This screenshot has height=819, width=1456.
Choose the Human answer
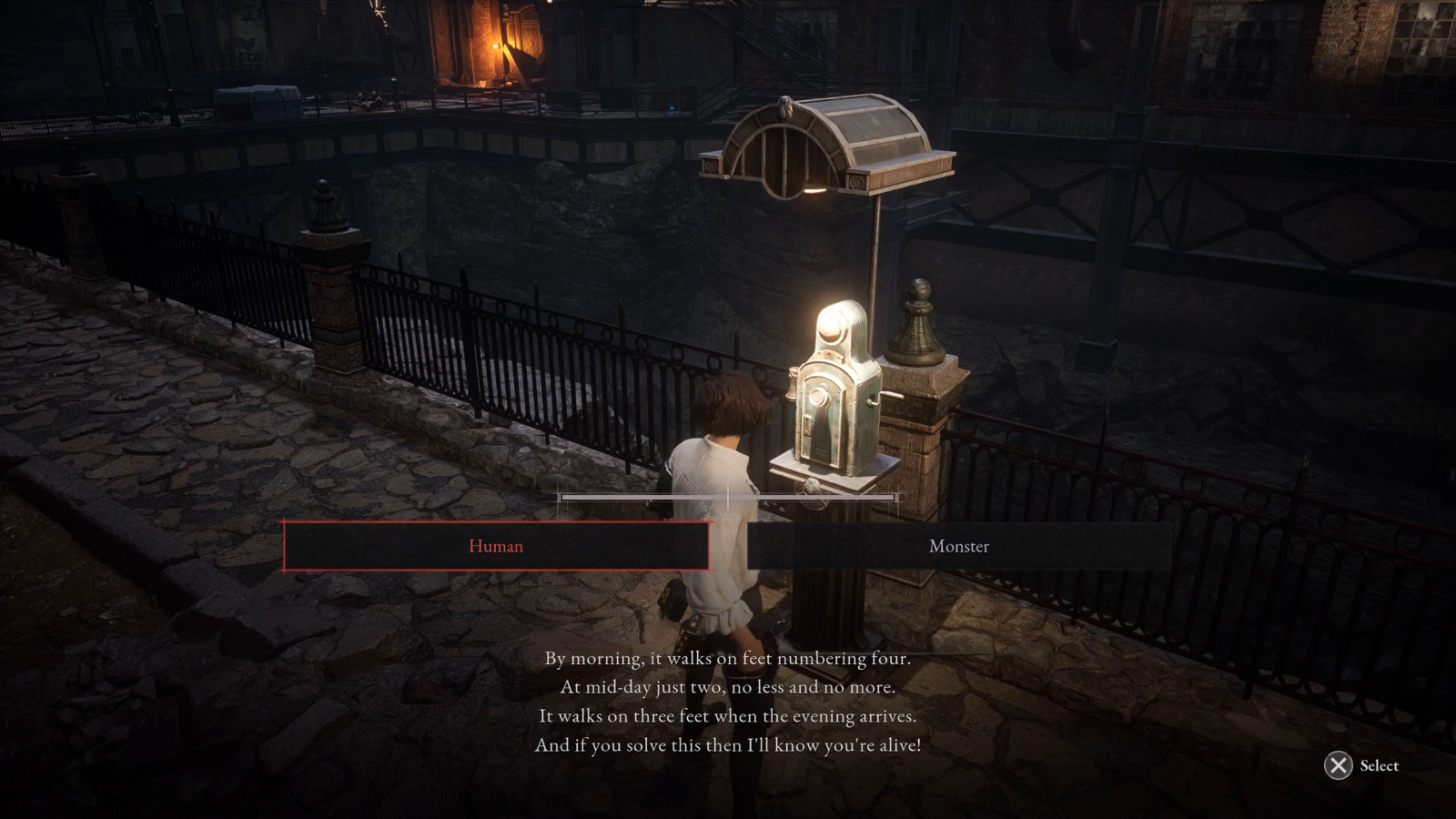click(x=496, y=546)
